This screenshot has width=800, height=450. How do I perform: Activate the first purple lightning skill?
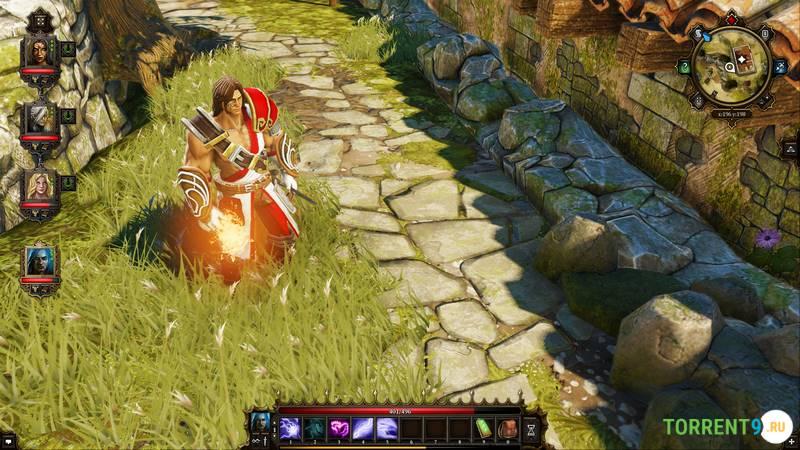click(290, 429)
